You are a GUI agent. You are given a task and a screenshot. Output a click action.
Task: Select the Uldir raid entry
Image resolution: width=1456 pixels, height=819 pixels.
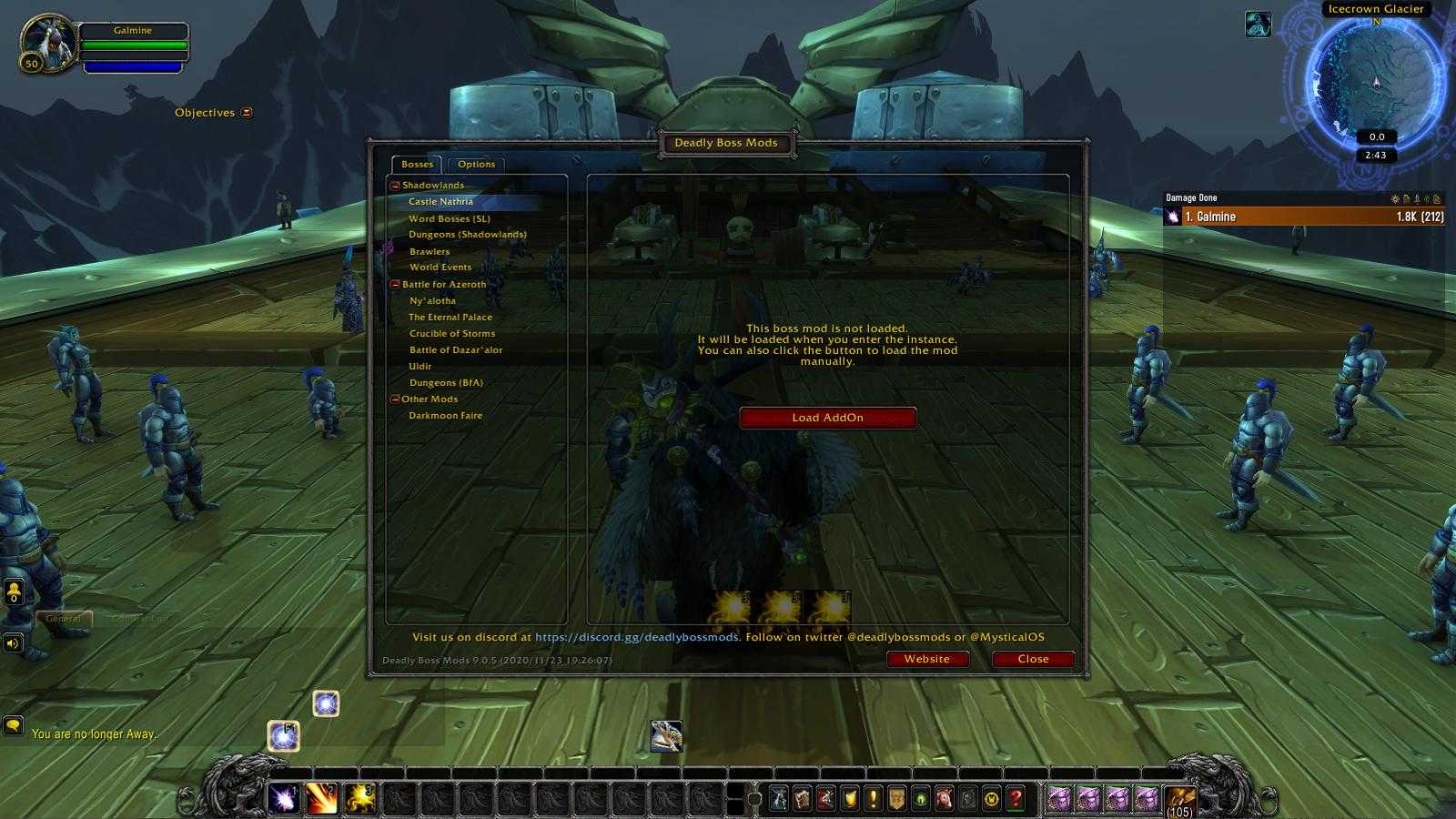pyautogui.click(x=420, y=366)
